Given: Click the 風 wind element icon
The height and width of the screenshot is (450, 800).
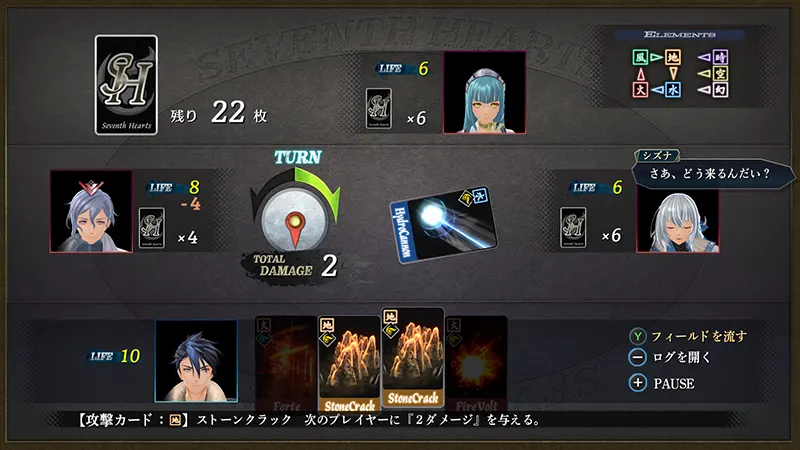Looking at the screenshot, I should (641, 58).
